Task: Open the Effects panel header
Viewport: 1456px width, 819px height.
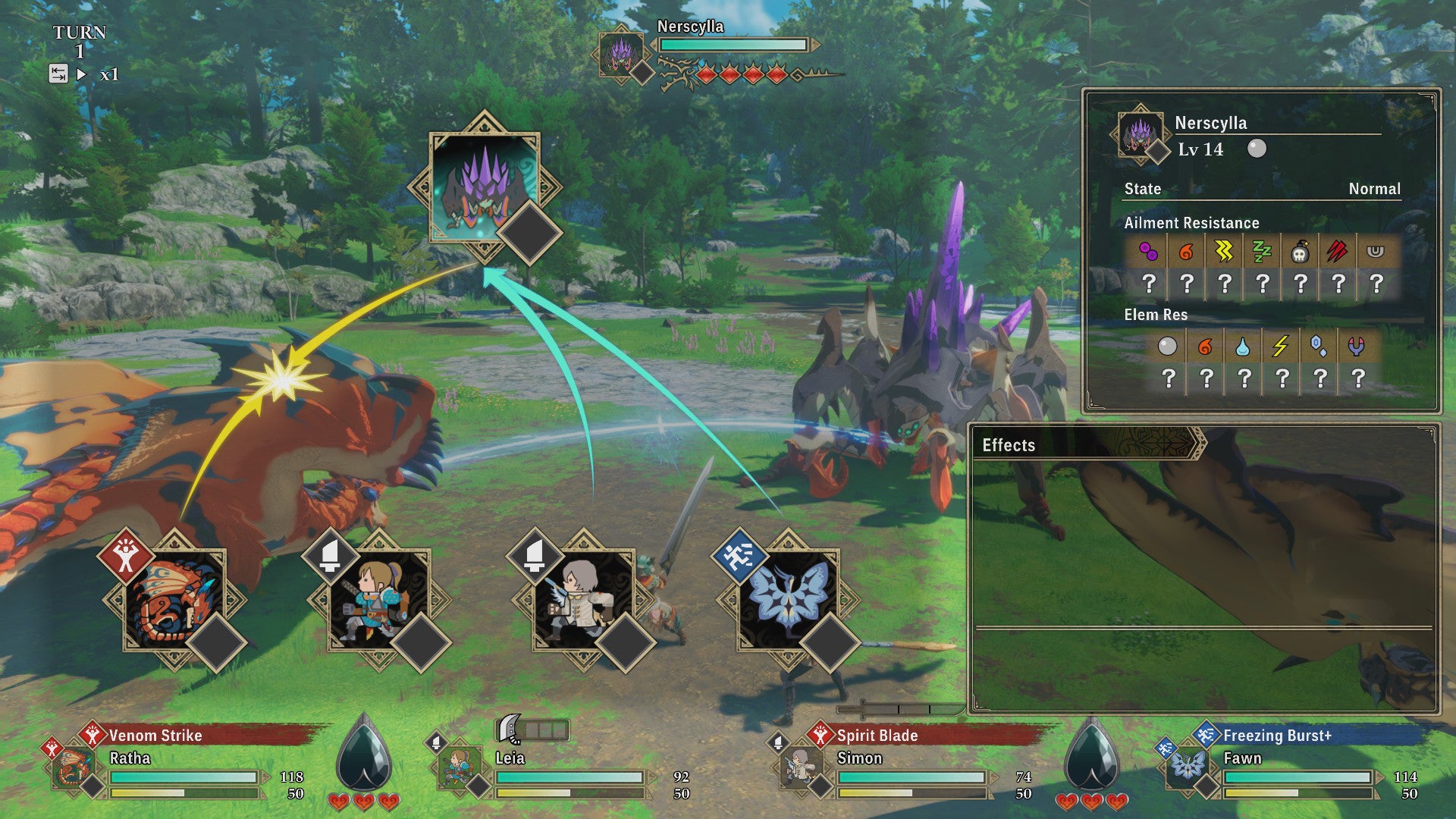Action: pyautogui.click(x=1009, y=445)
